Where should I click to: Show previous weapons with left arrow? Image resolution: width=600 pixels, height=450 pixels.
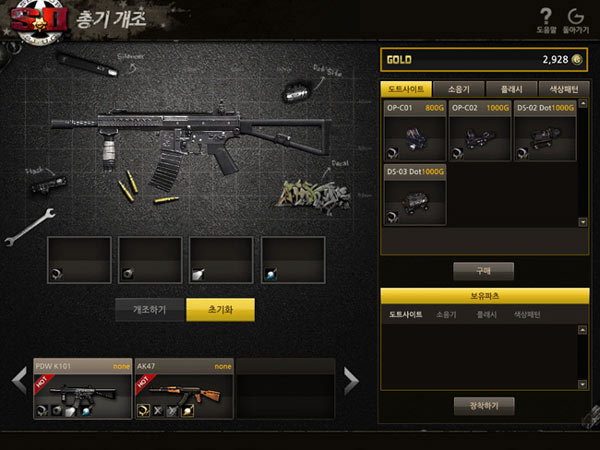[x=18, y=380]
